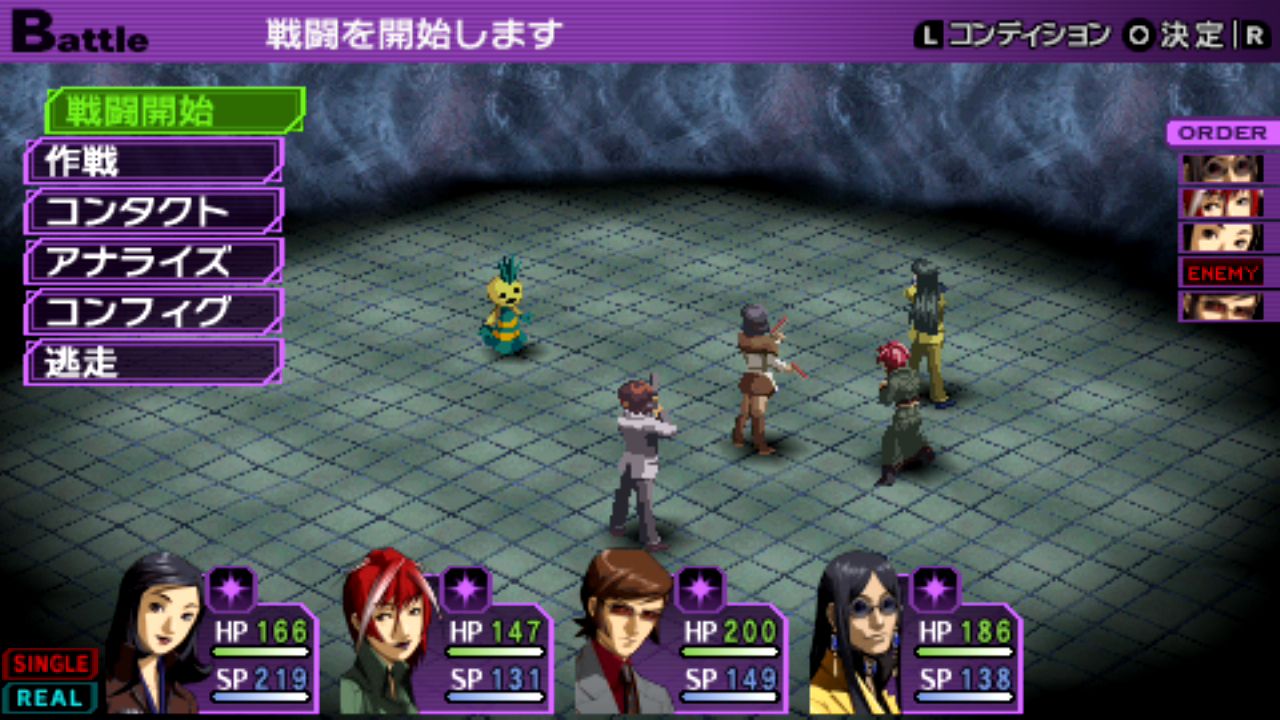Open the コンフィグ config menu
Viewport: 1280px width, 720px height.
pyautogui.click(x=153, y=312)
